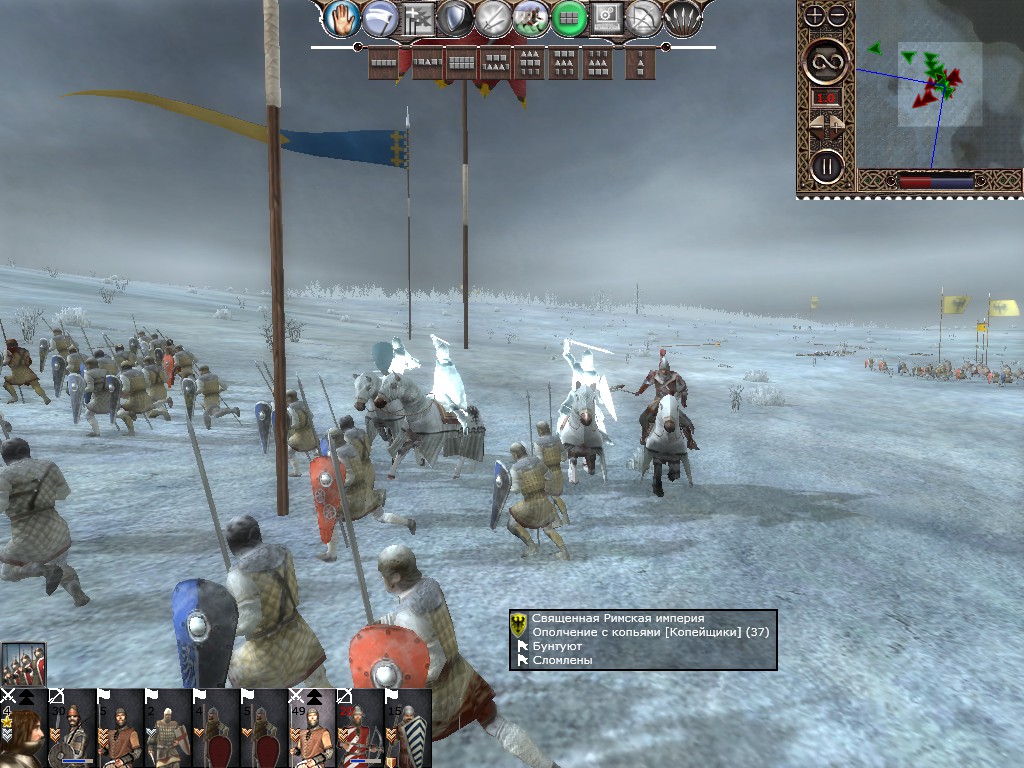
Task: Click the spear wall special ability
Action: (683, 17)
